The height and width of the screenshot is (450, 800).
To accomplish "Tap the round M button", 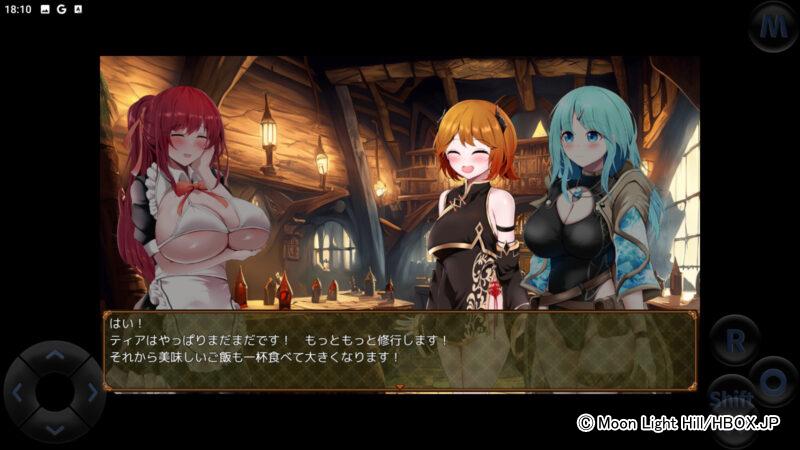I will pos(772,25).
